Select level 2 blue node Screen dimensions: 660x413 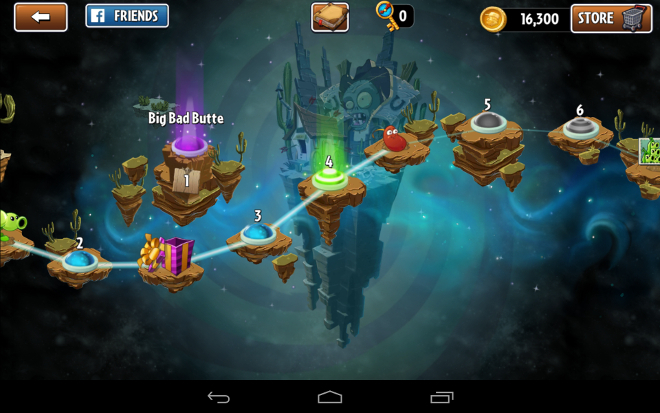(x=79, y=260)
